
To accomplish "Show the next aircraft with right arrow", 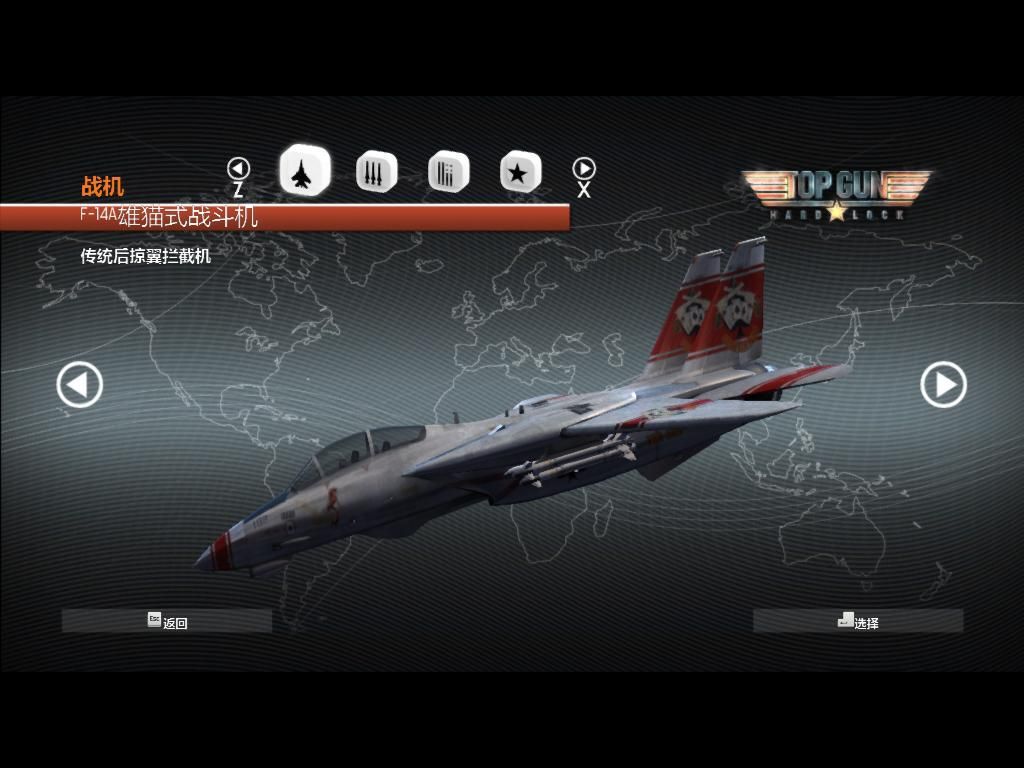I will pos(942,385).
